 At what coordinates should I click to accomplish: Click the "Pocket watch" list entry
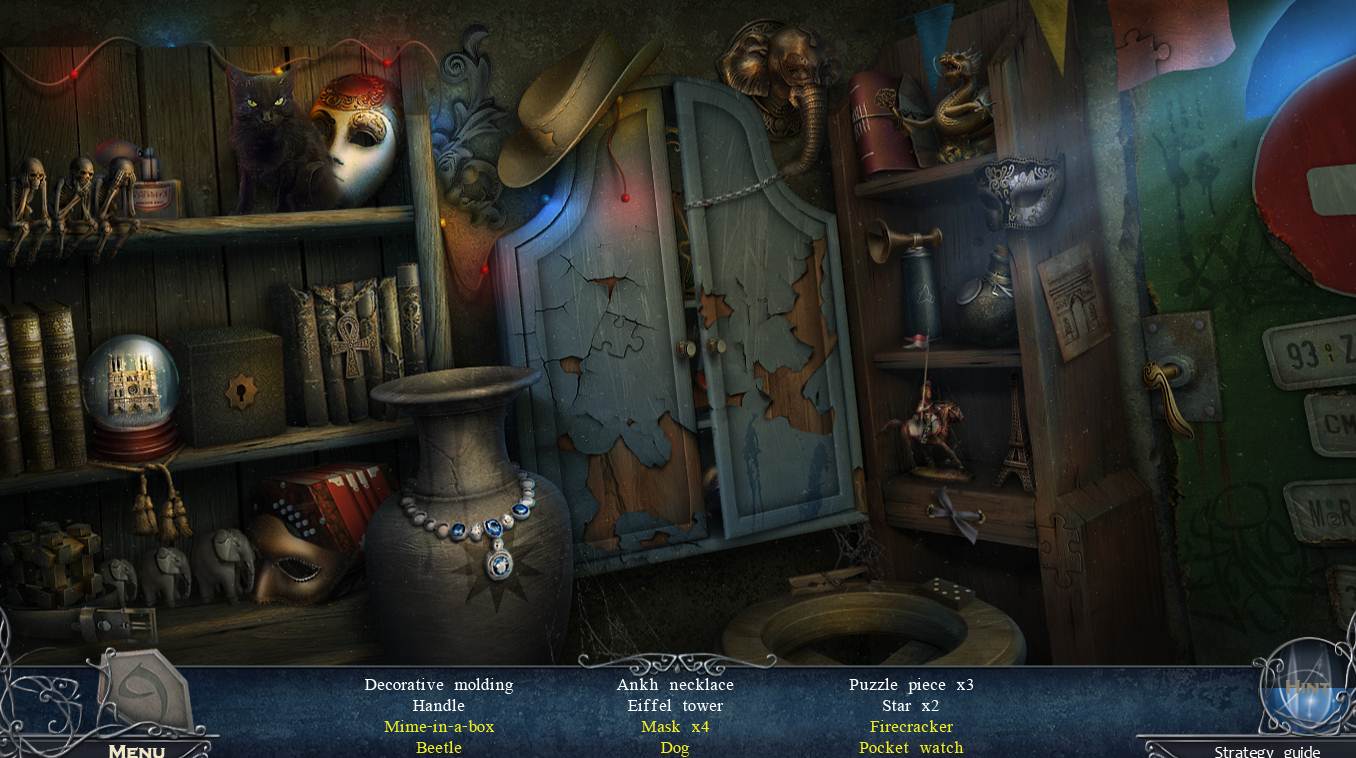[x=910, y=747]
